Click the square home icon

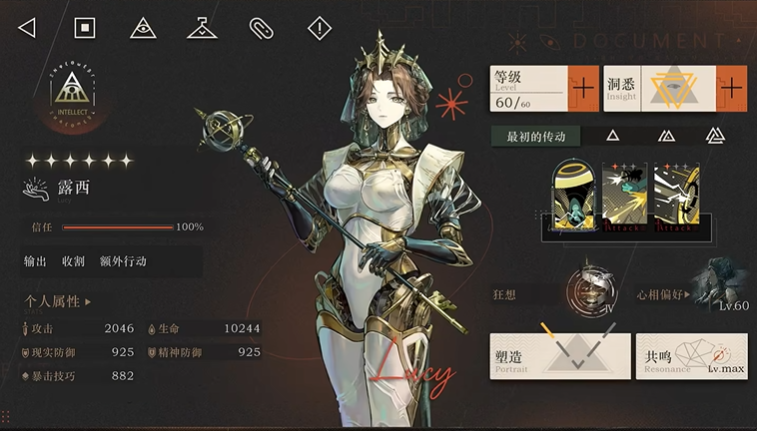(x=85, y=28)
